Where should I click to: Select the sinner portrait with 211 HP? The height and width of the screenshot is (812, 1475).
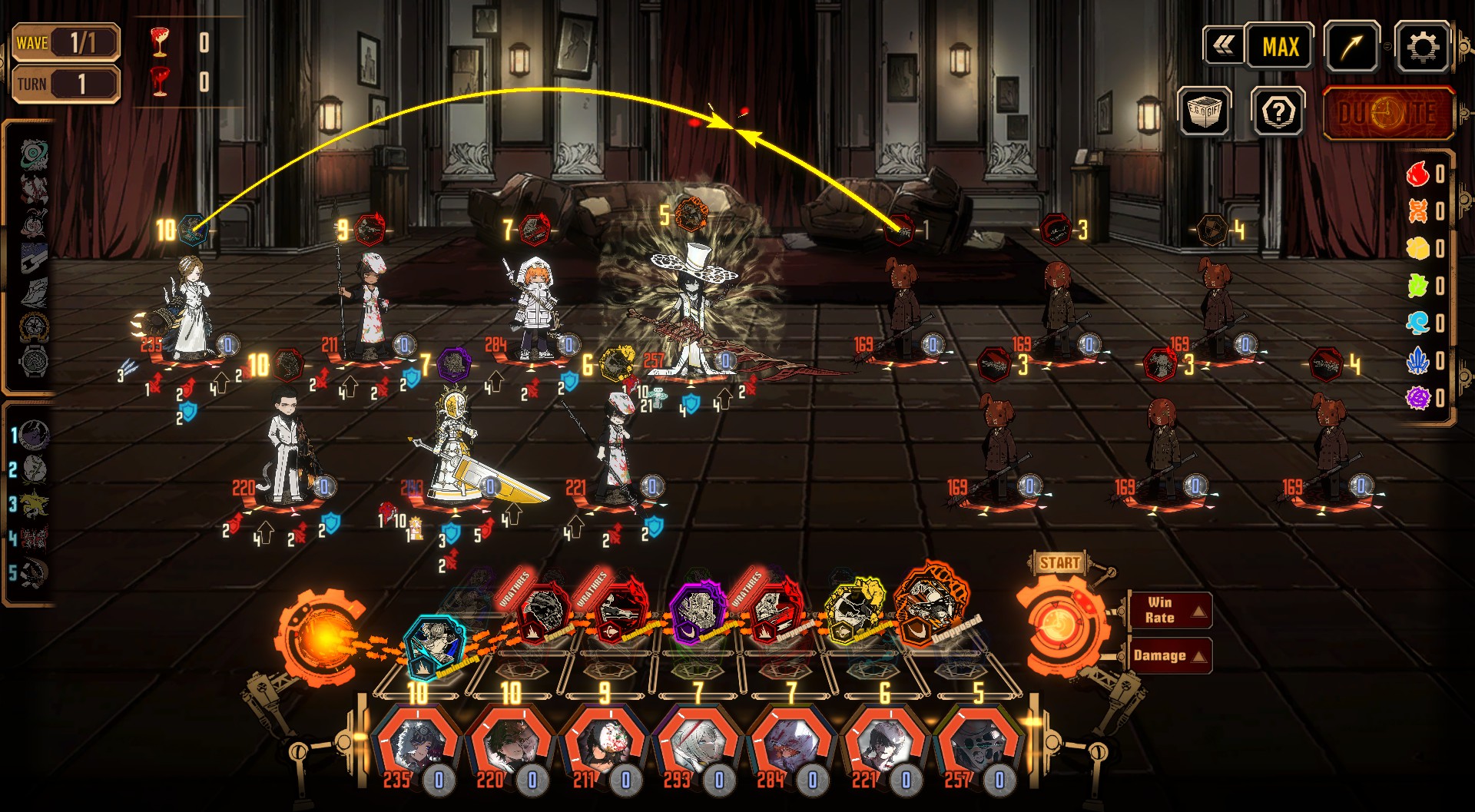point(603,745)
